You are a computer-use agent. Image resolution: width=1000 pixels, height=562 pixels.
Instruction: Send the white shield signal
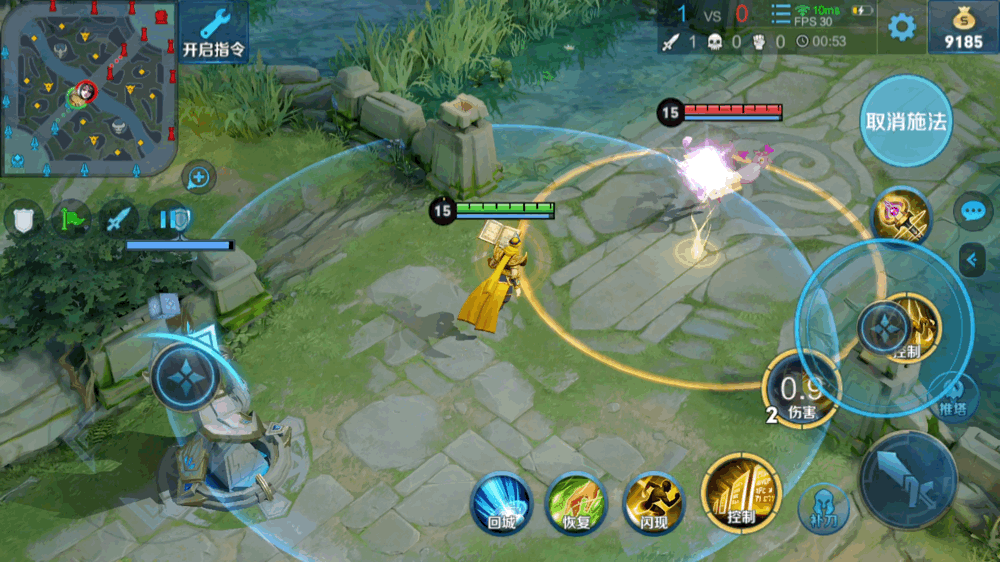(x=23, y=218)
